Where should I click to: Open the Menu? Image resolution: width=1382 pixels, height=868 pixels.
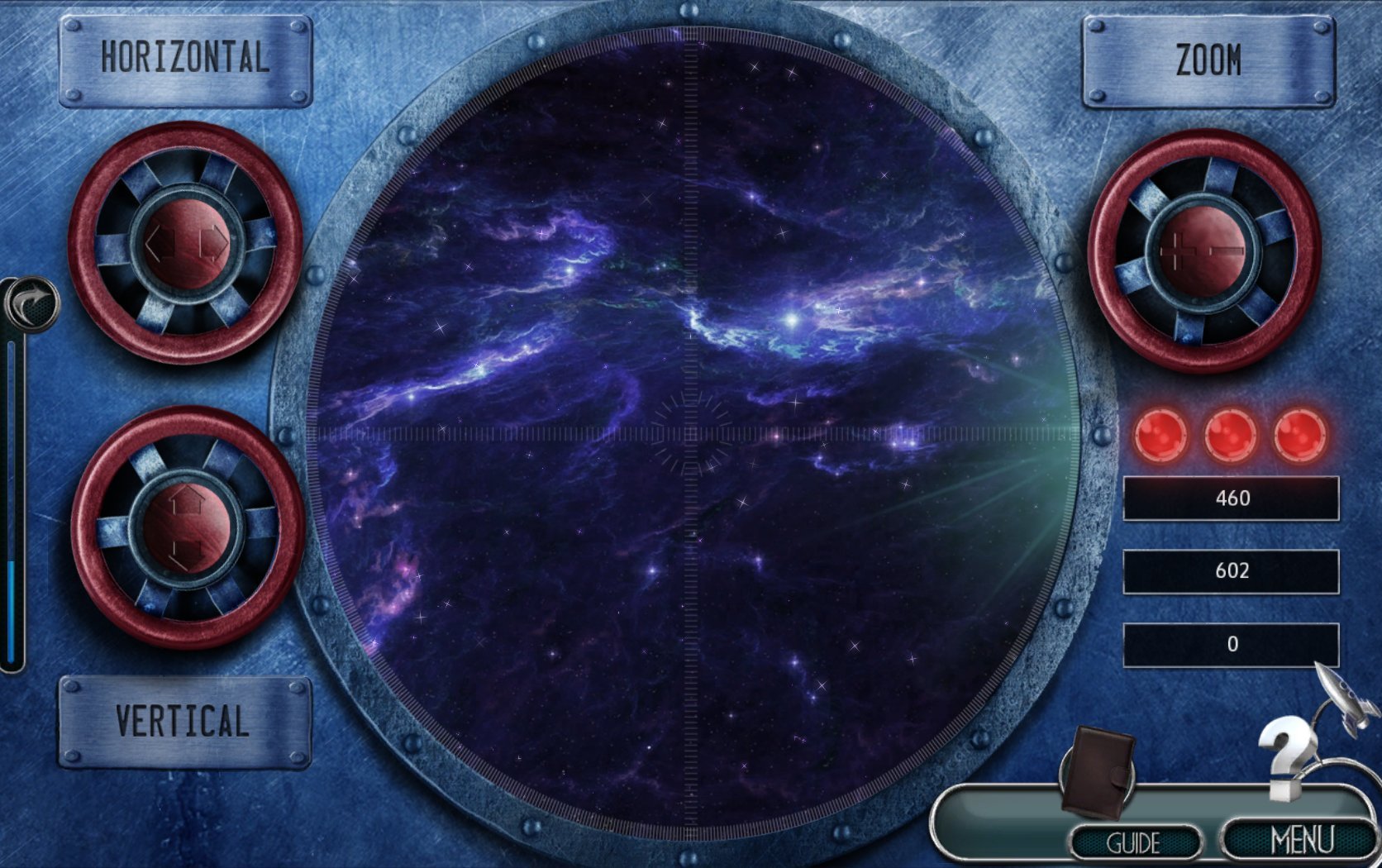coord(1302,840)
